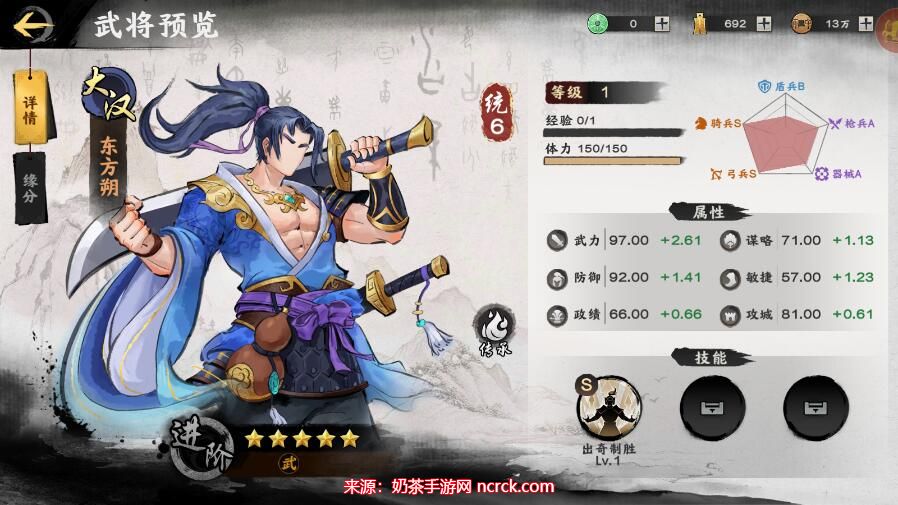Screen dimensions: 898x505
Task: Open the 传承 flame icon
Action: coord(493,332)
